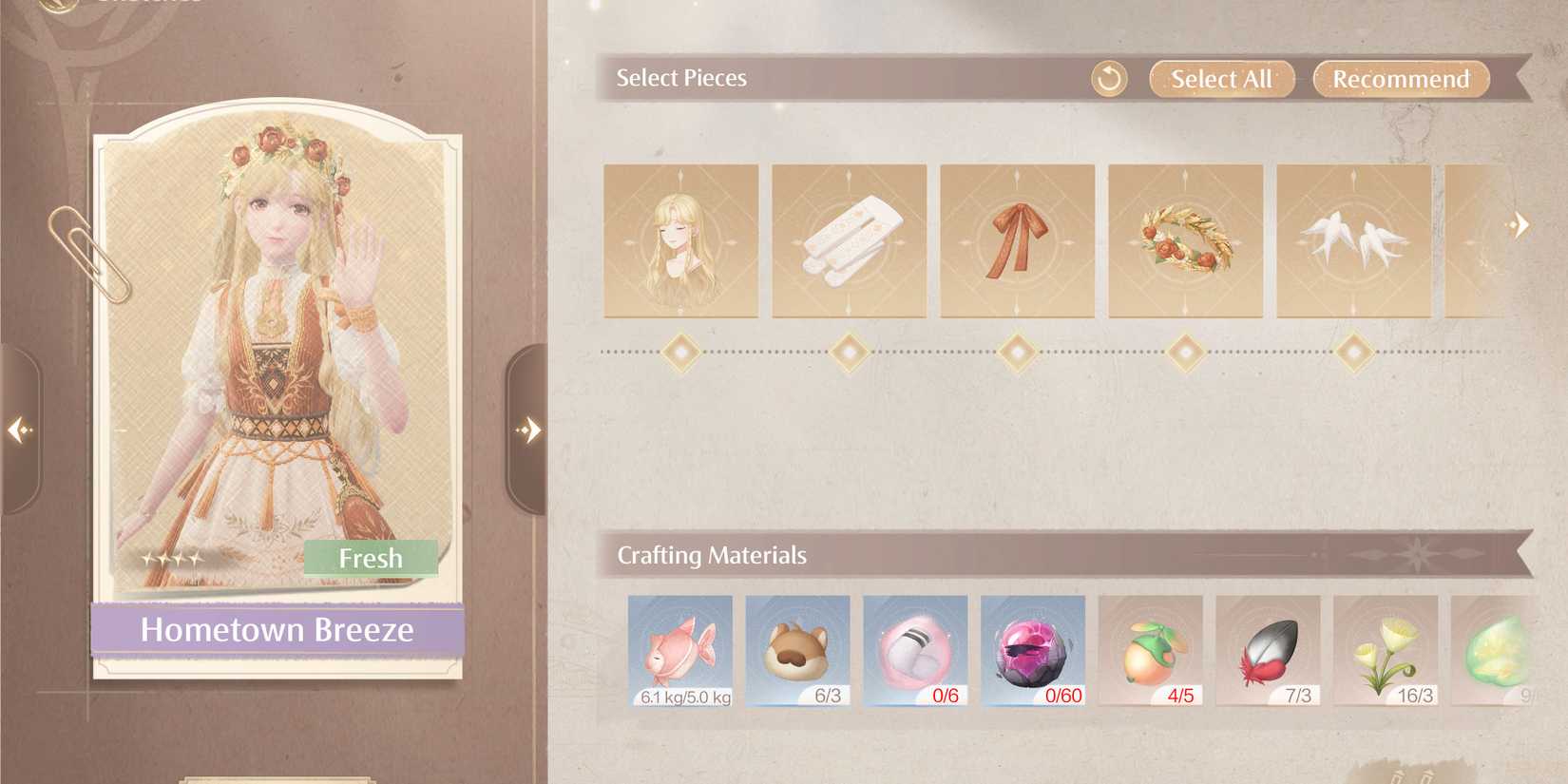Click the Recommend button

tap(1400, 79)
